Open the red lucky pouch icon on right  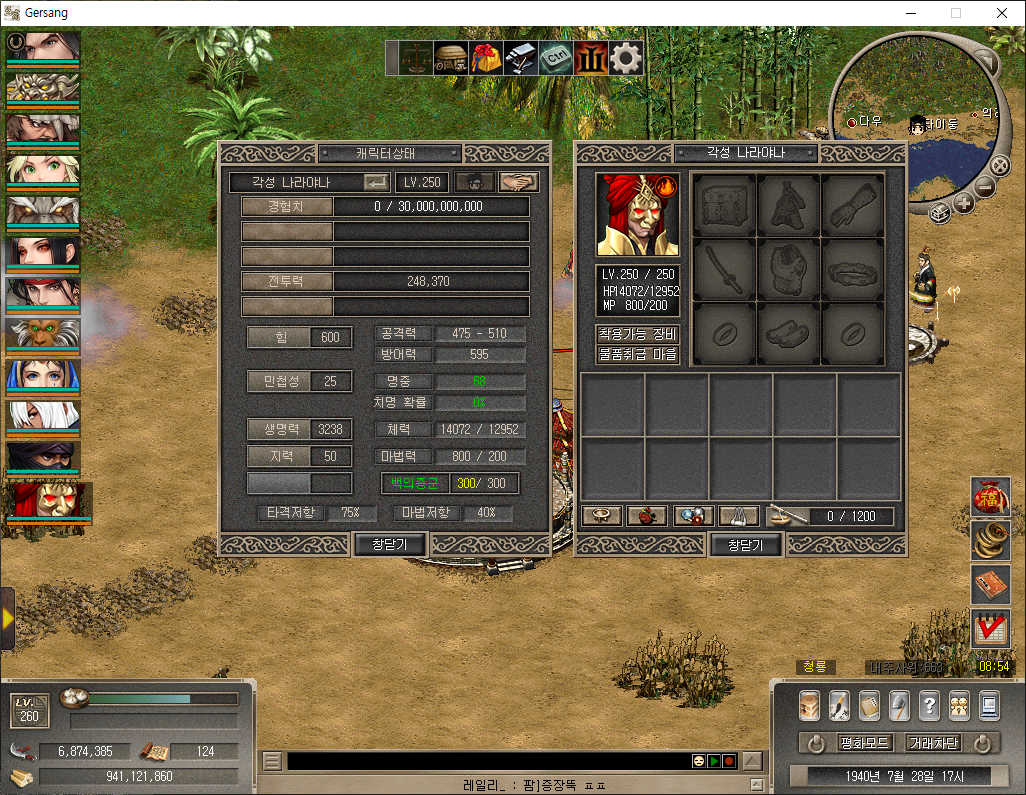point(988,497)
